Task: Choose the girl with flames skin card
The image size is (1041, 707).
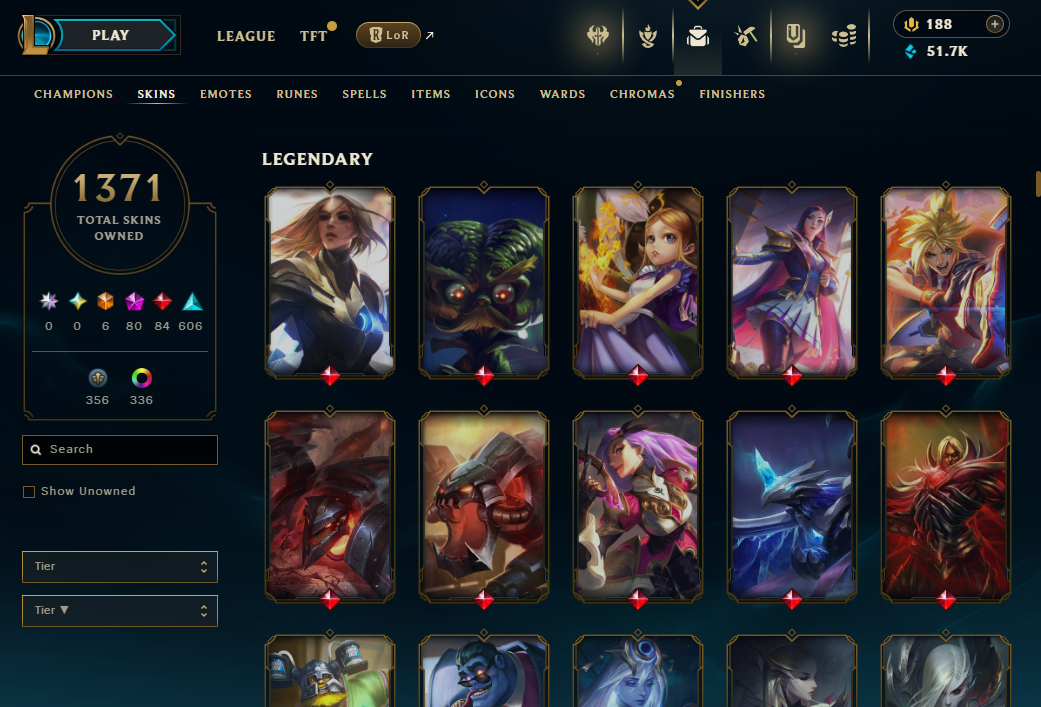Action: [638, 281]
